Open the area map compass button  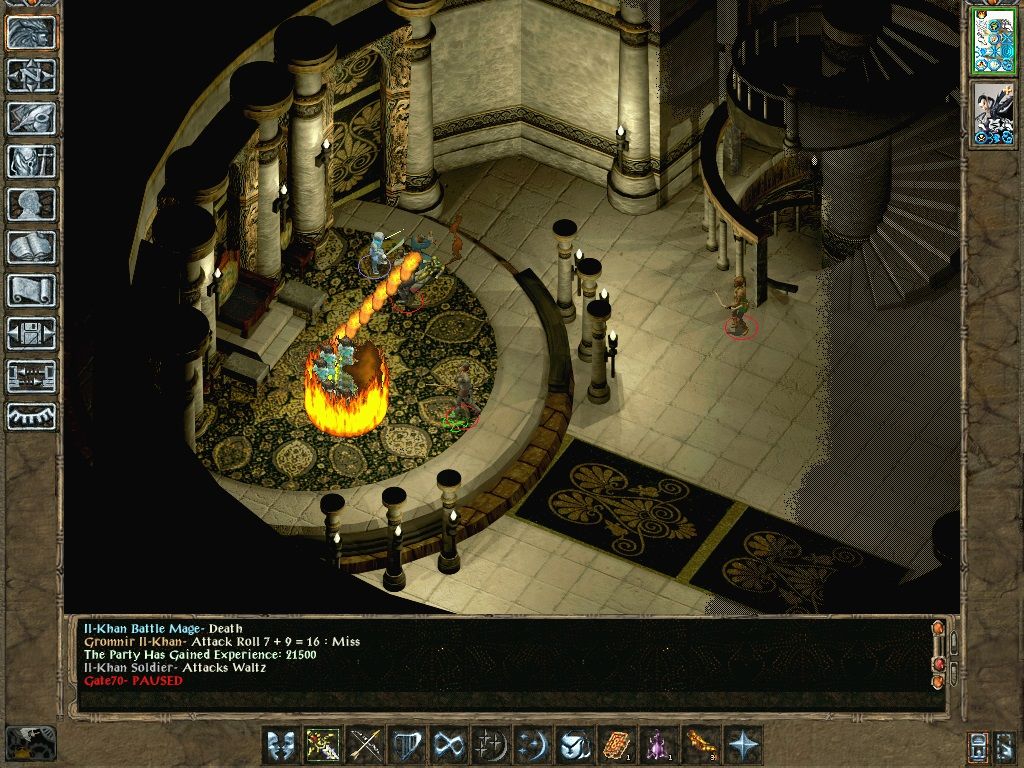pyautogui.click(x=31, y=75)
